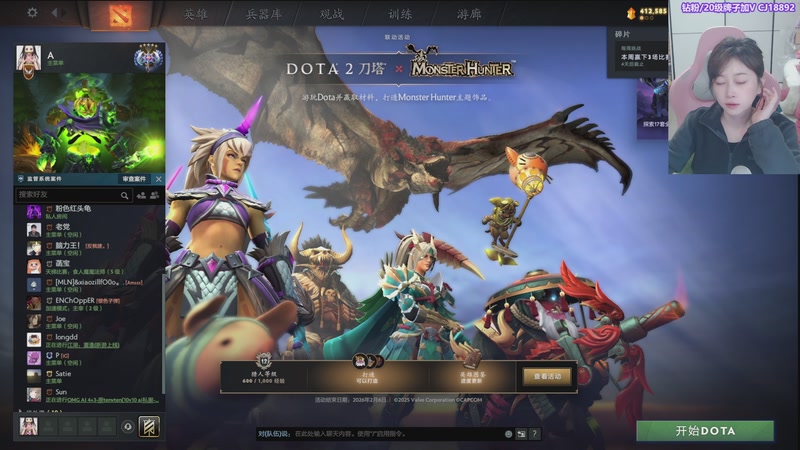Open the 训练 learn tab
Viewport: 800px width, 450px height.
click(x=402, y=15)
